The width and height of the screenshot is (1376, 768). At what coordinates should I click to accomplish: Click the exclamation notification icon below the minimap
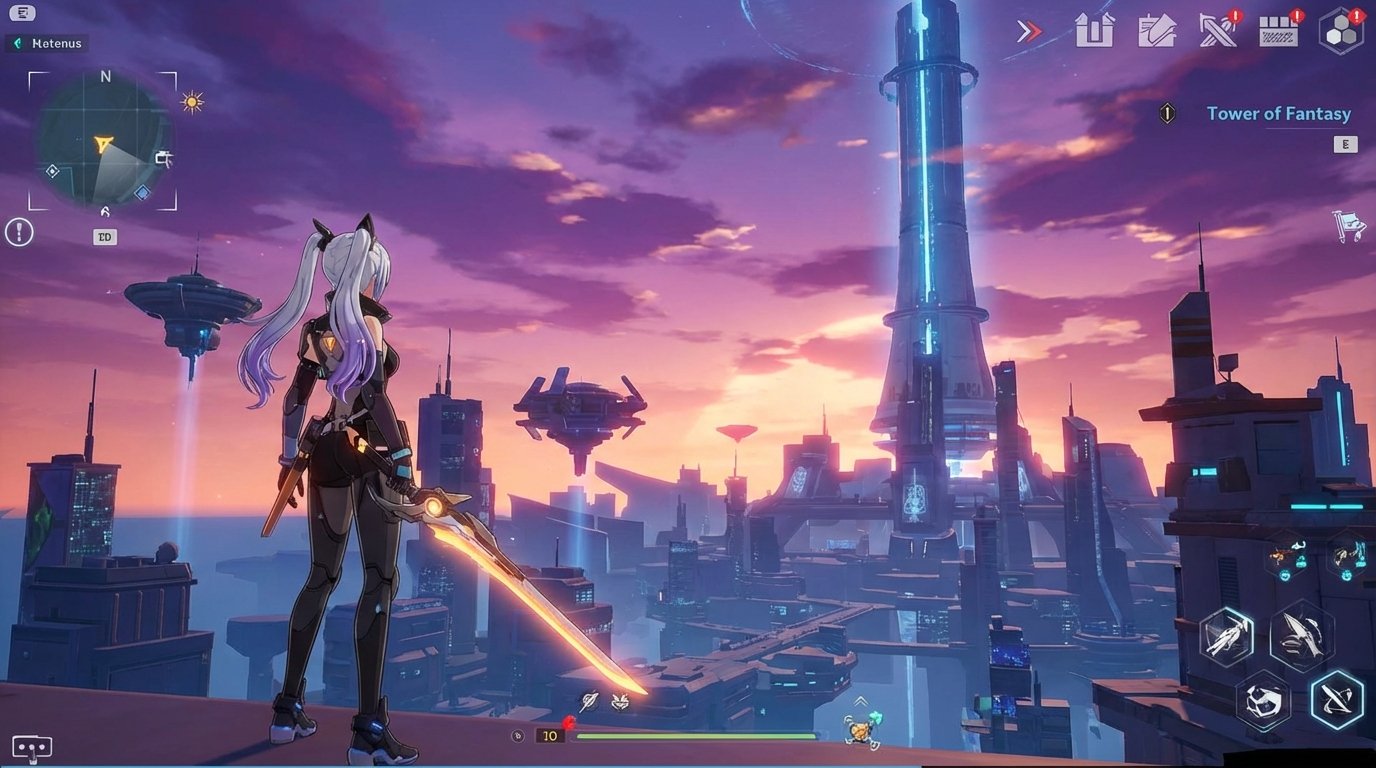[18, 232]
